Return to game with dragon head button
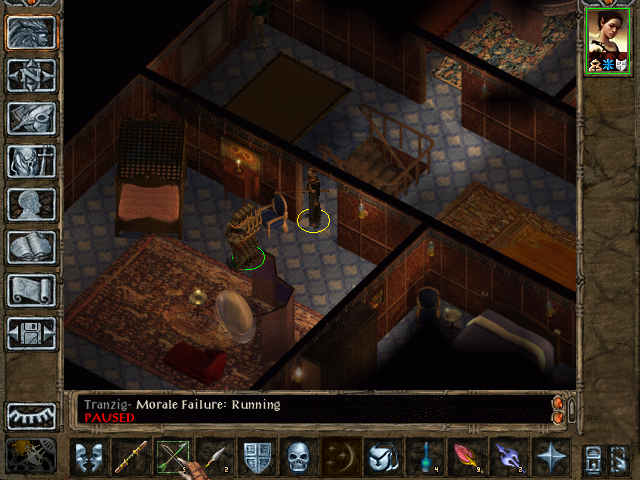 31,32
